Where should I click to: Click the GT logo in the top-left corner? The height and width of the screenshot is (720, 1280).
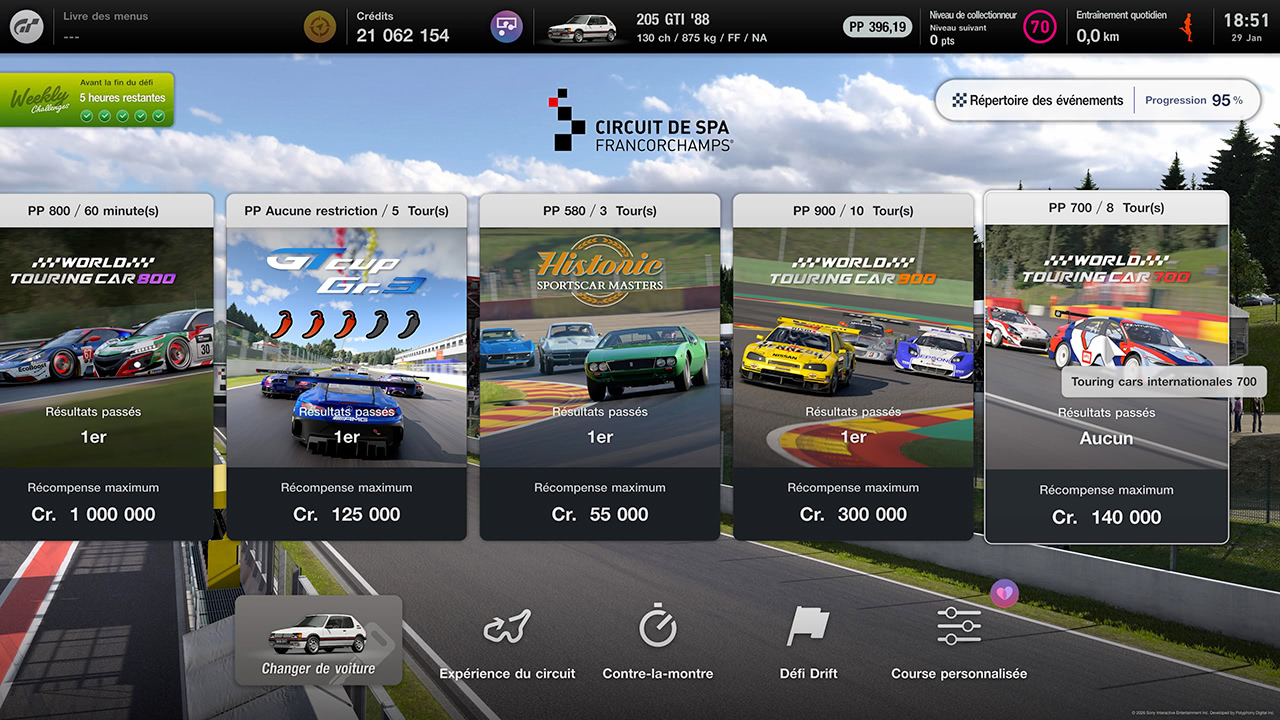point(26,26)
